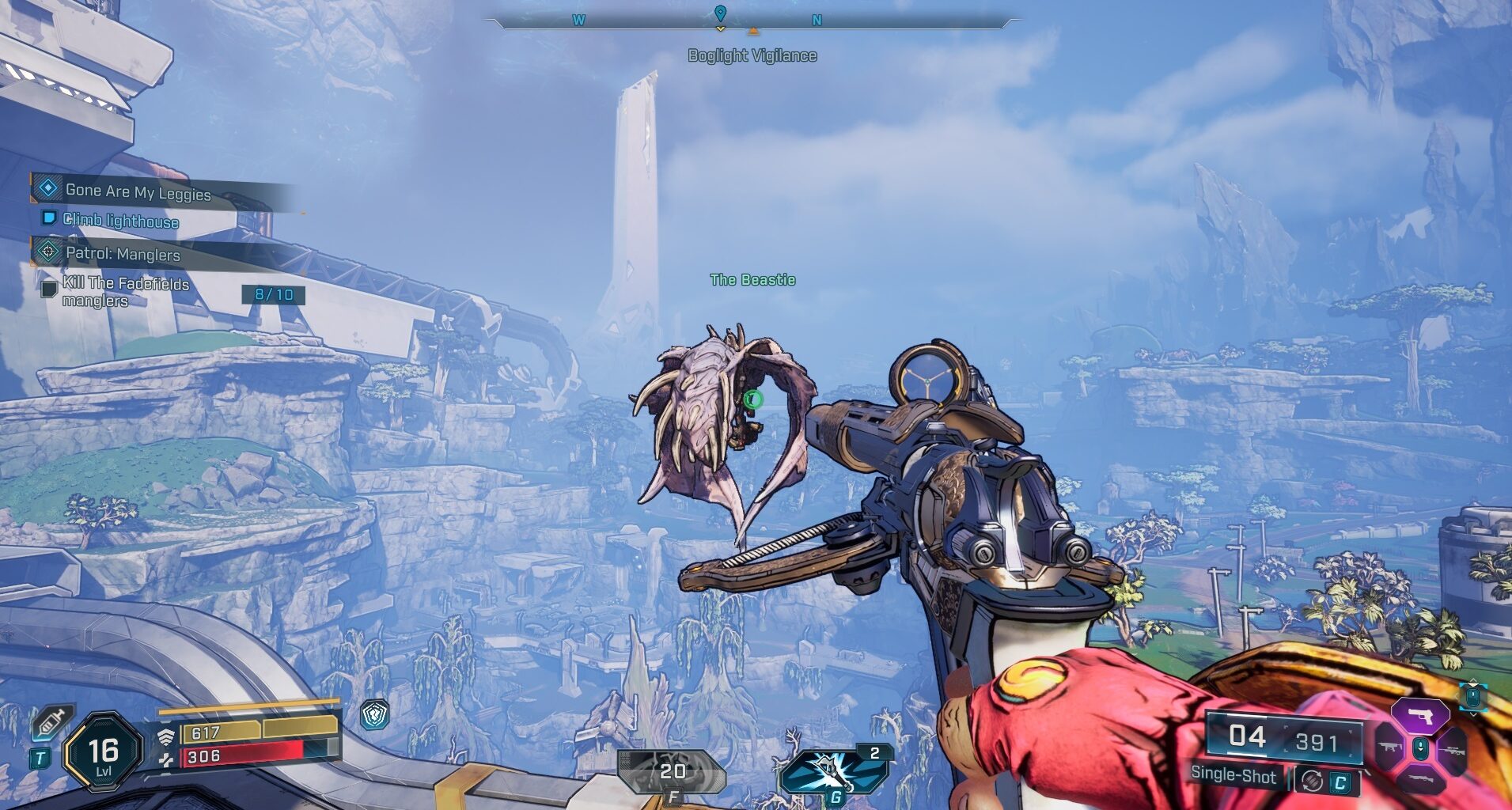The width and height of the screenshot is (1512, 810).
Task: Click the mouse scroll icon at weapon wheel center
Action: pyautogui.click(x=1421, y=748)
